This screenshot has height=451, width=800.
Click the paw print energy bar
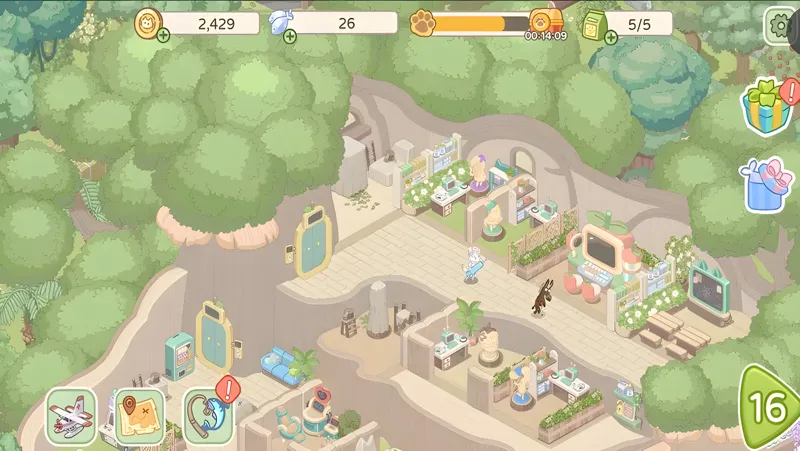coord(480,23)
